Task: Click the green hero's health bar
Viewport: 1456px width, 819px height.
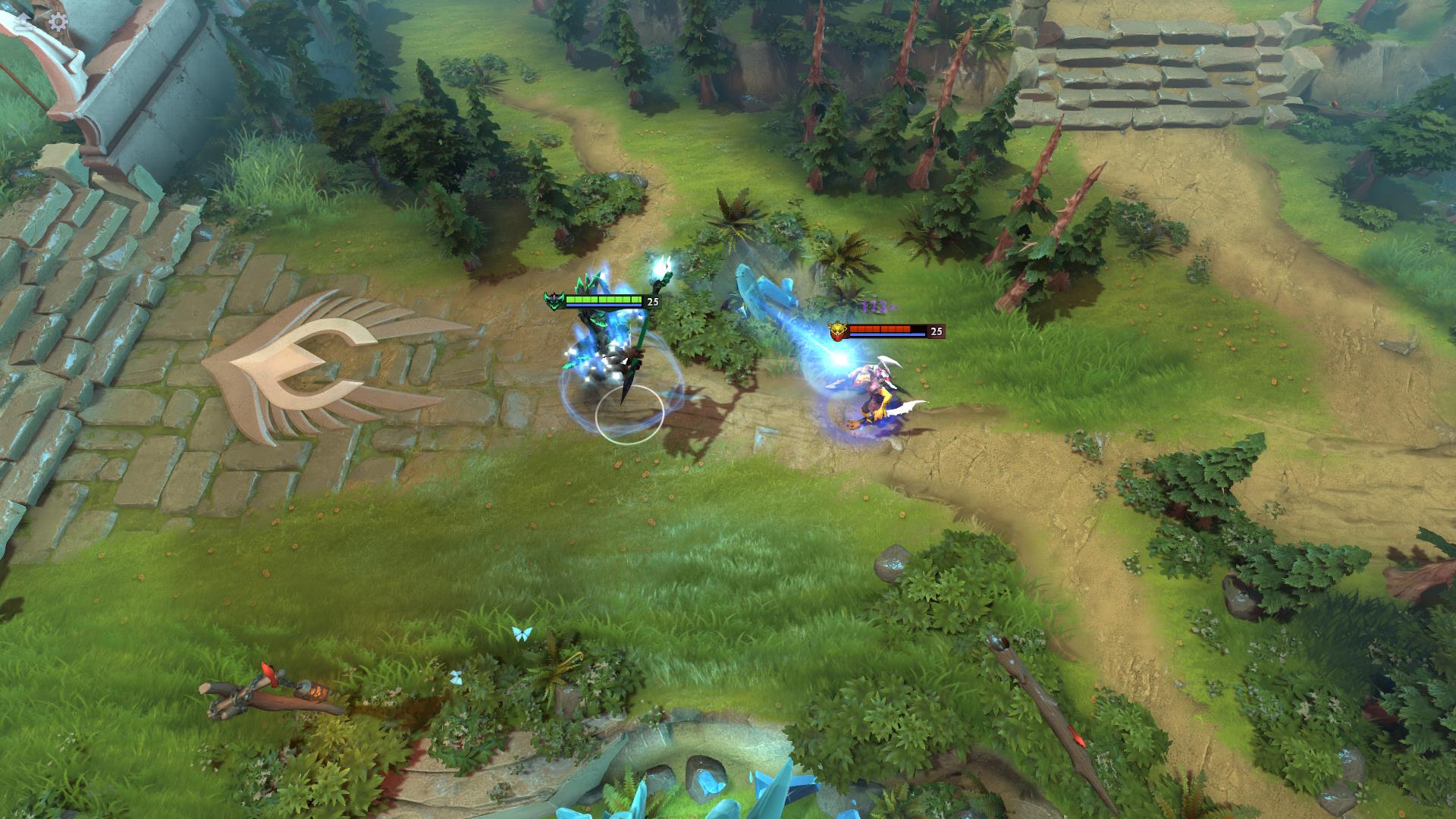Action: 605,300
